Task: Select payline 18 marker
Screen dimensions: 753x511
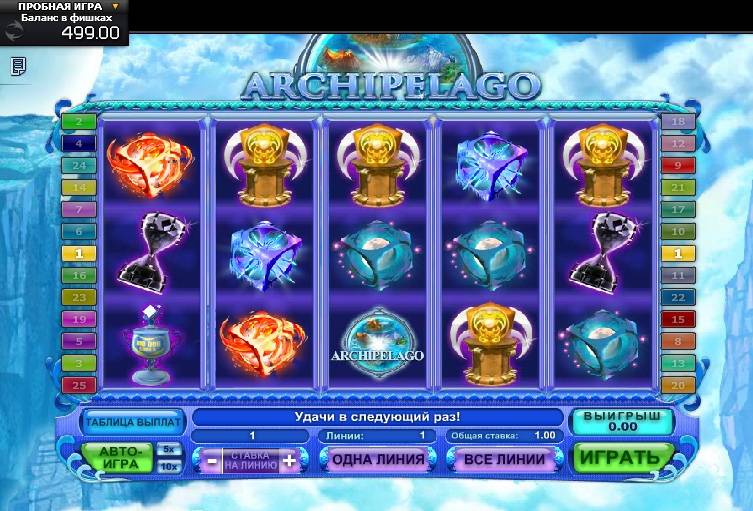Action: coord(677,122)
